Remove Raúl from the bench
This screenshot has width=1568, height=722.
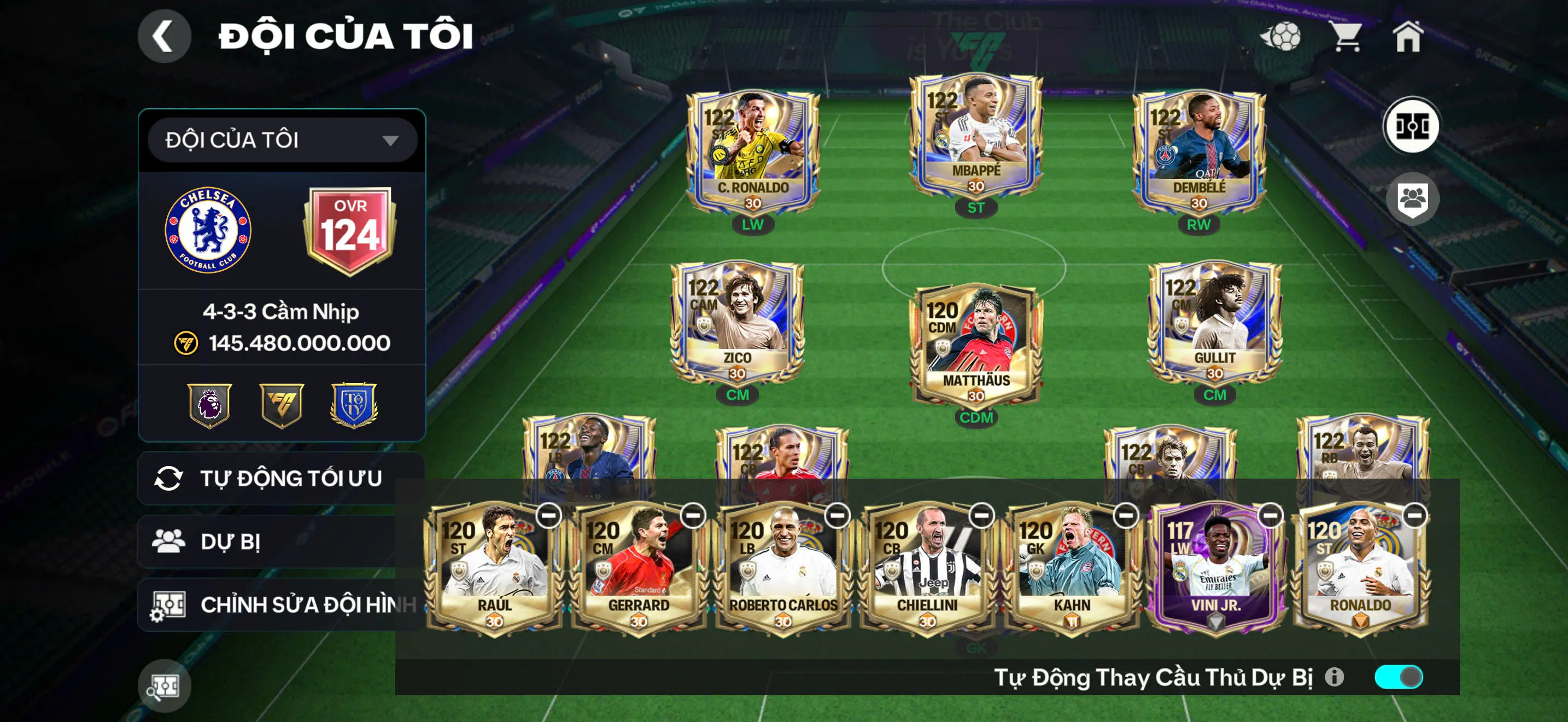[548, 516]
